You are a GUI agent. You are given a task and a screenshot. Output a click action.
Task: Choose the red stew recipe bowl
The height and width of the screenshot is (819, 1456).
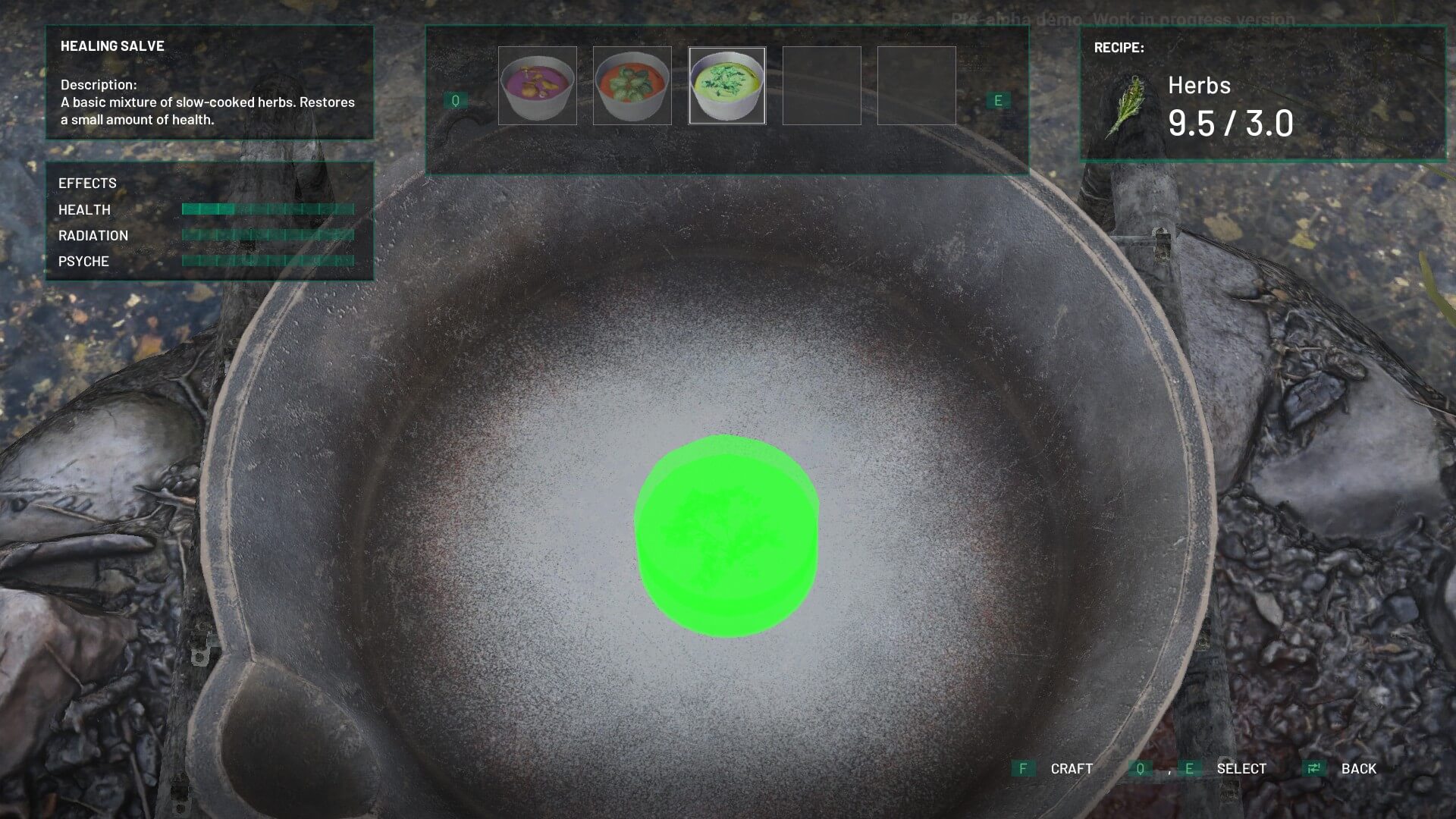[x=632, y=86]
